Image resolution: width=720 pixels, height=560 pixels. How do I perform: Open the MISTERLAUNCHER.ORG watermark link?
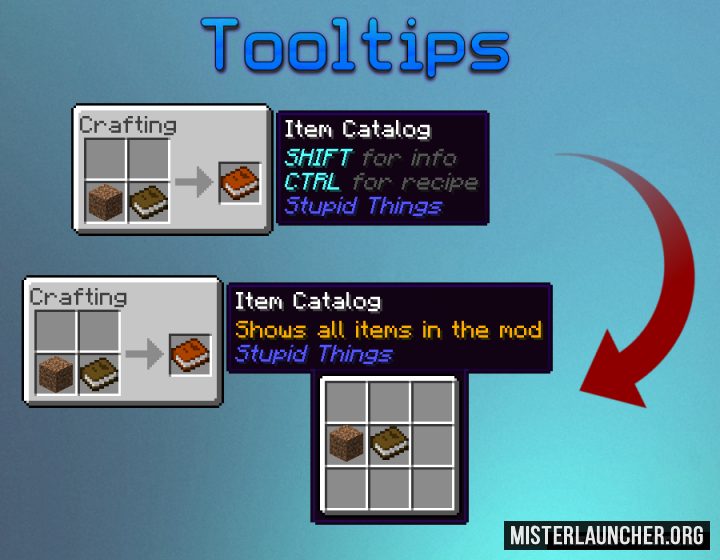pos(607,534)
